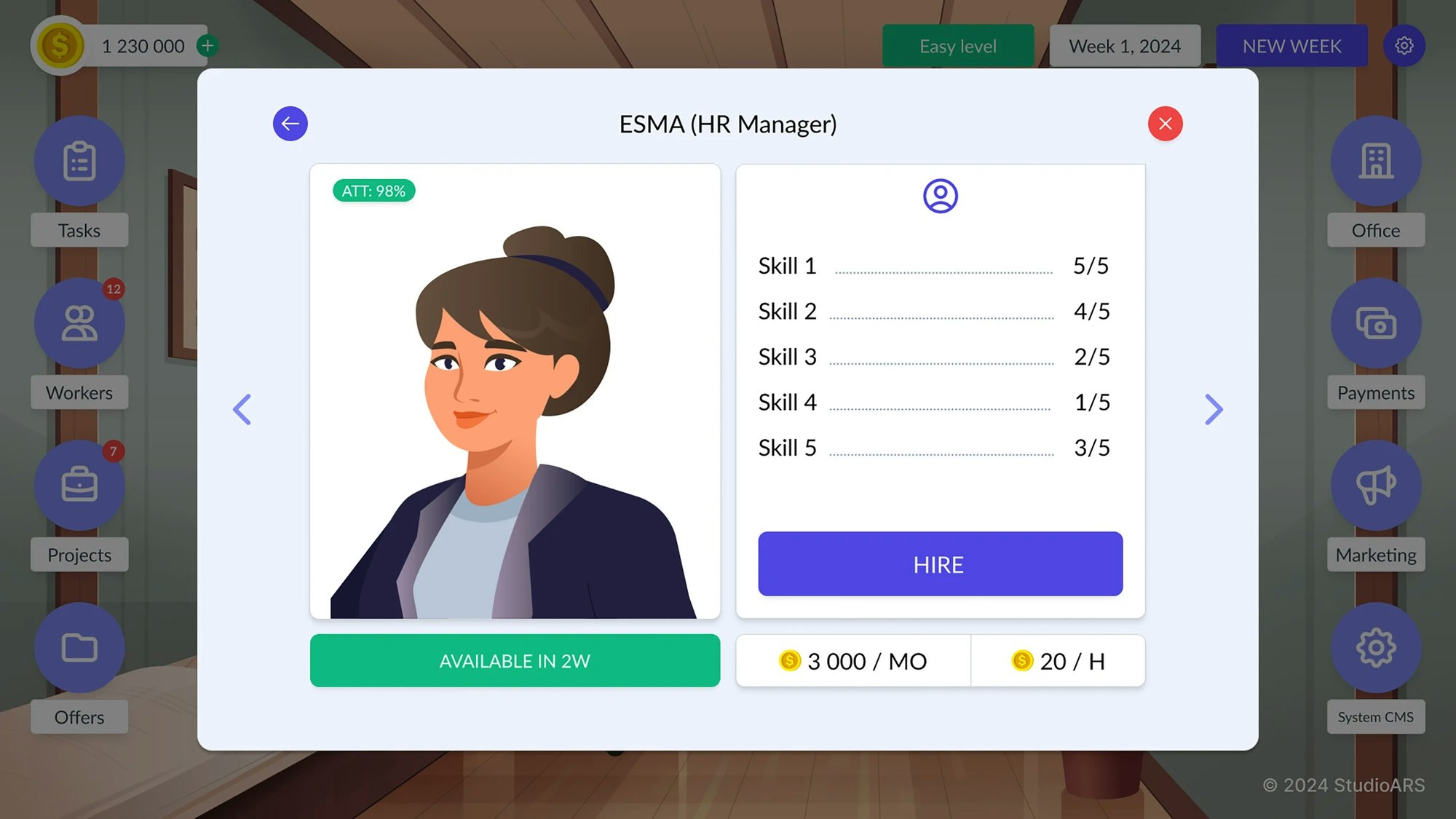
Task: Add money with the green plus
Action: [207, 45]
